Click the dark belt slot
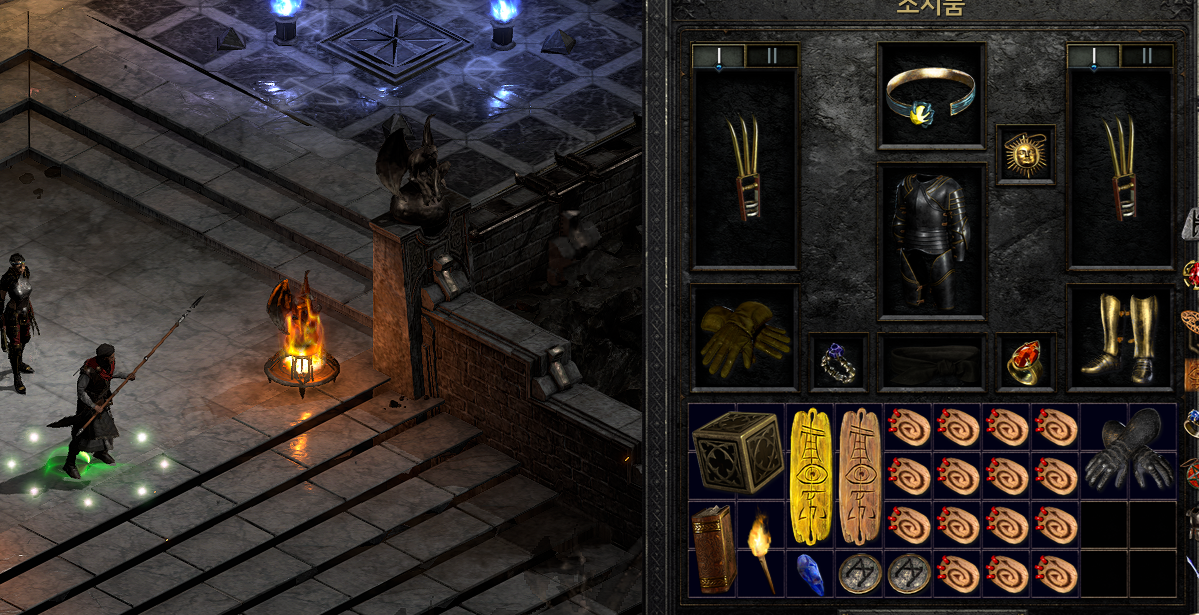Screen dimensions: 1199x615 pyautogui.click(x=930, y=362)
